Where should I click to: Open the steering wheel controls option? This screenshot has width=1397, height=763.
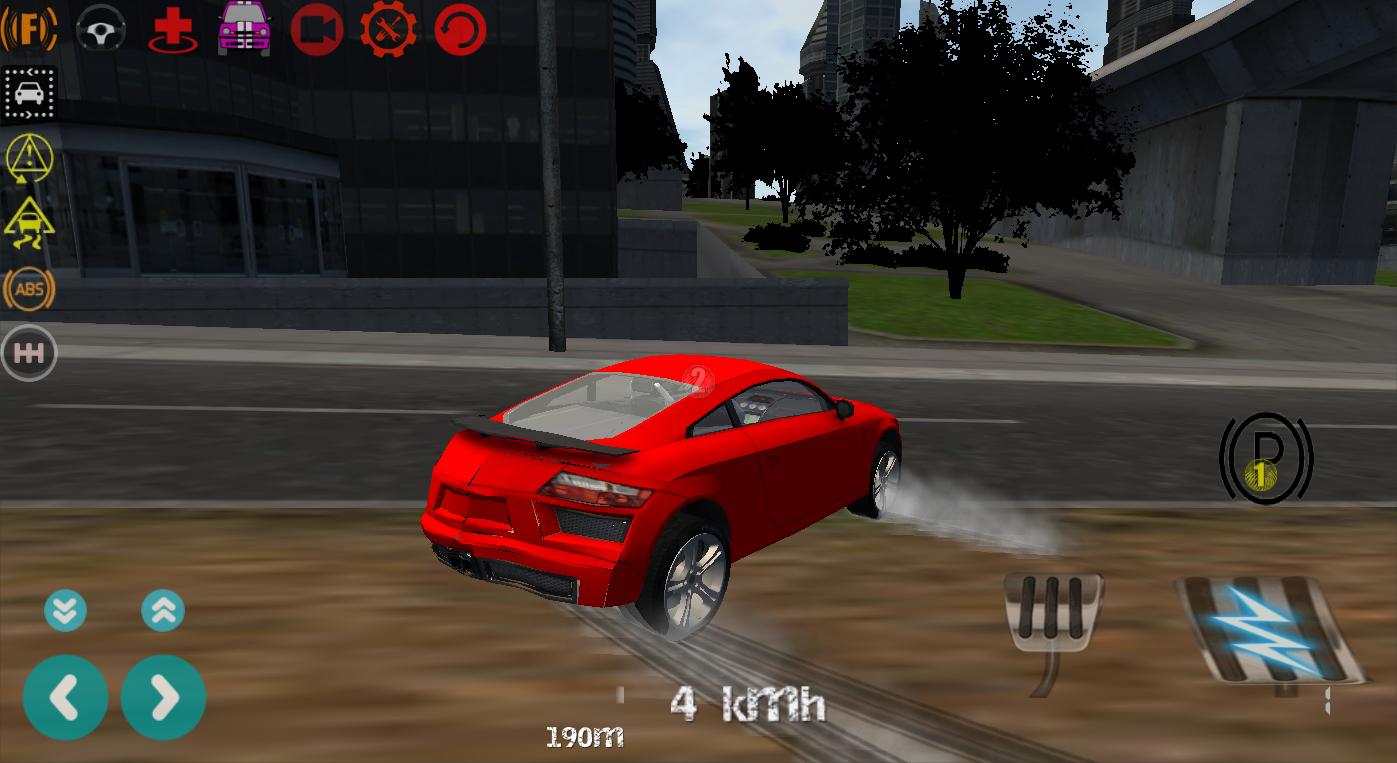(x=100, y=28)
